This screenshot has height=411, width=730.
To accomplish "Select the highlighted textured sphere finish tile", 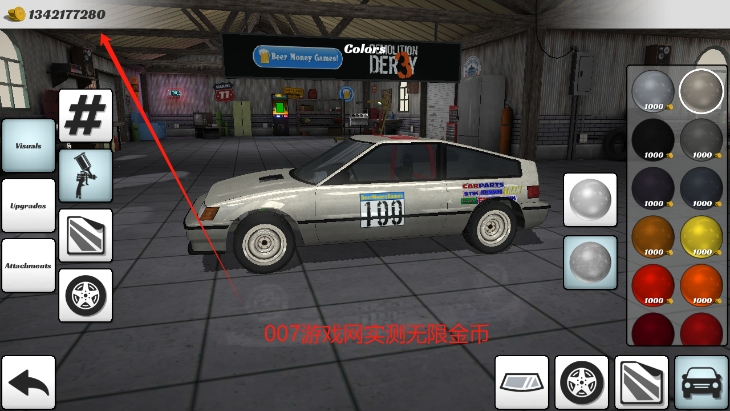I will pos(590,262).
